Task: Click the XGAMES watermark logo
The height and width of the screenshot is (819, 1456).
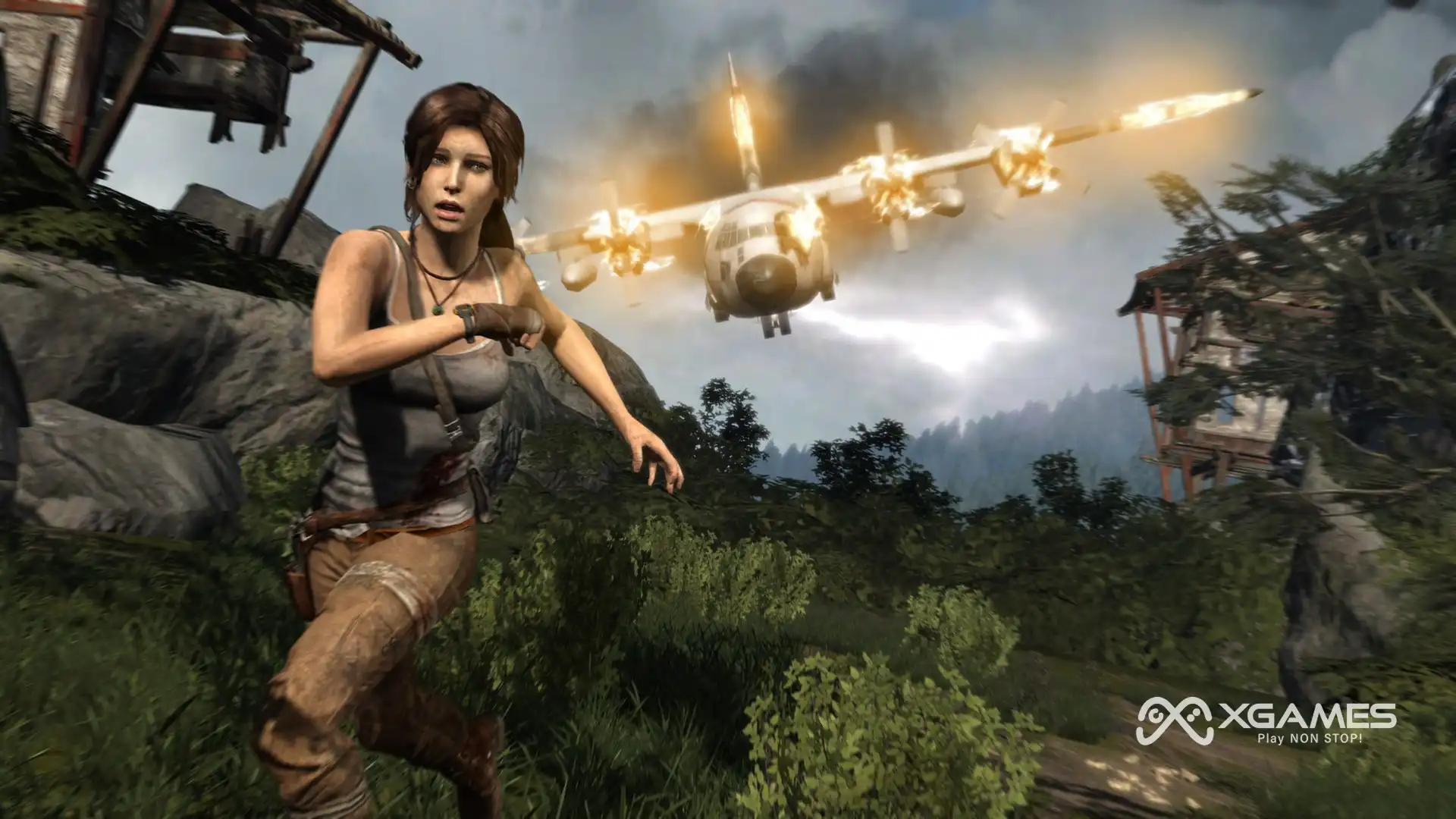Action: [x=1265, y=723]
